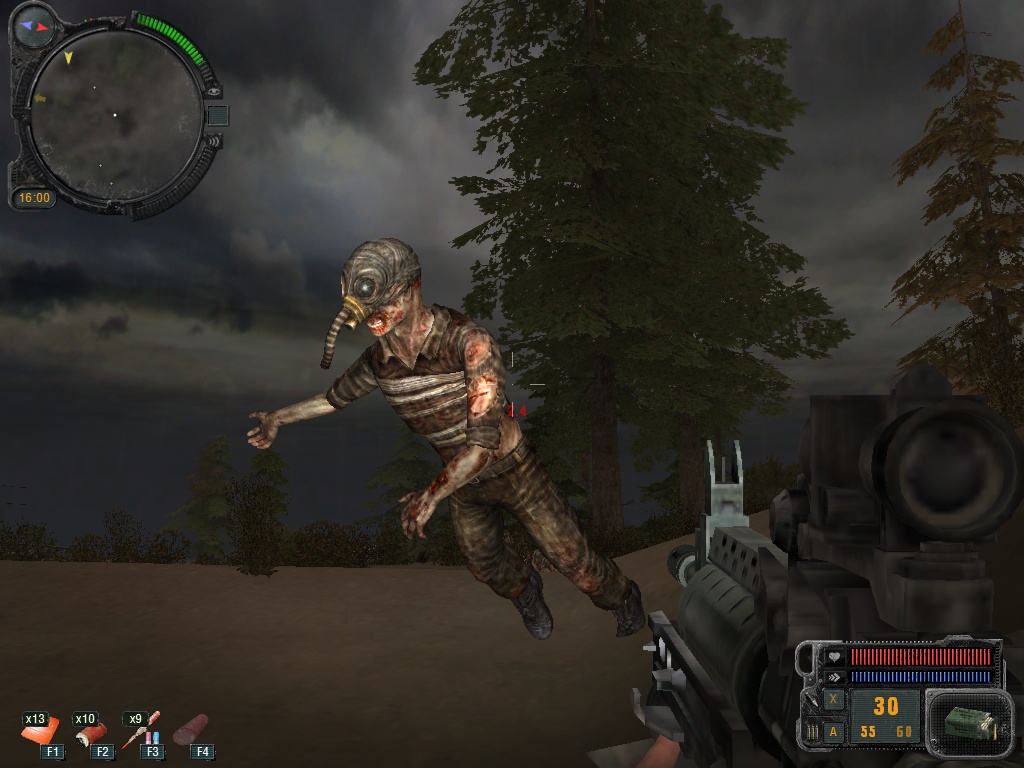This screenshot has height=768, width=1024.
Task: Toggle the A fire mode indicator
Action: 833,732
